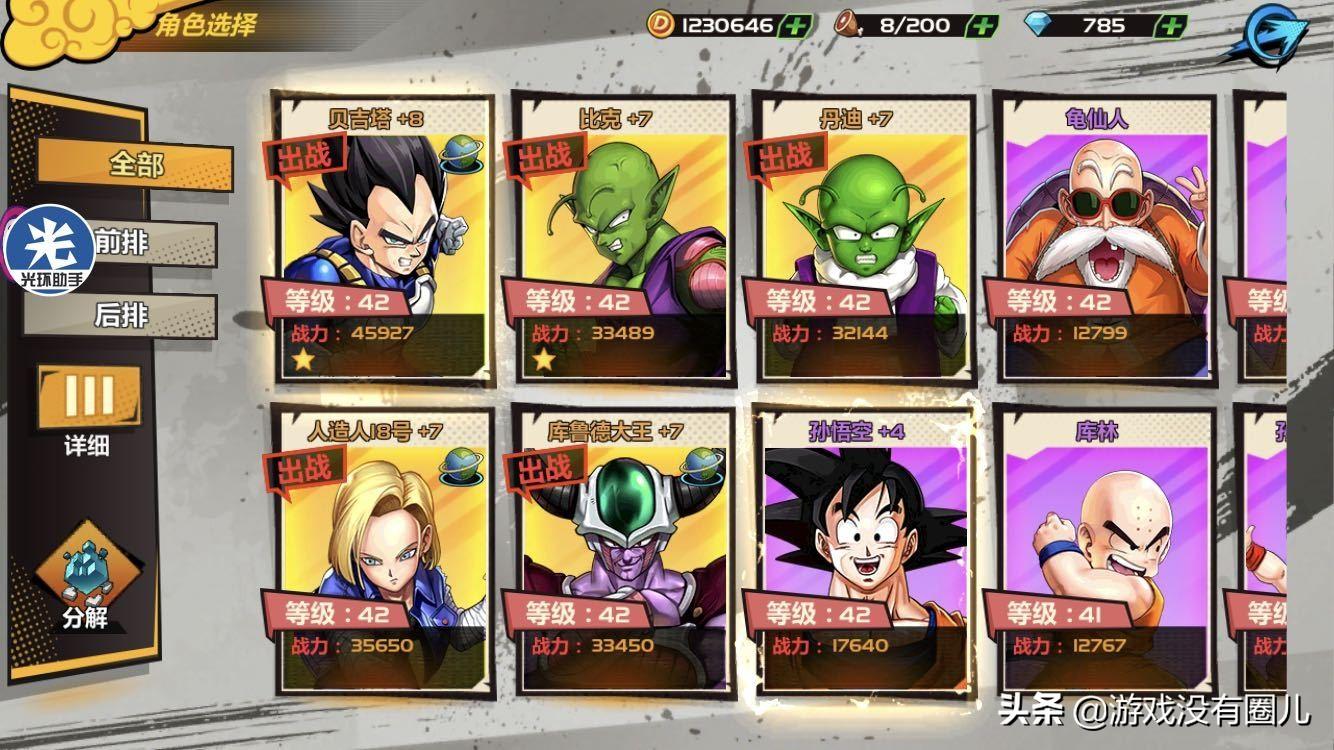Select the 人造人18号 +7 card
1334x750 pixels.
pos(383,552)
